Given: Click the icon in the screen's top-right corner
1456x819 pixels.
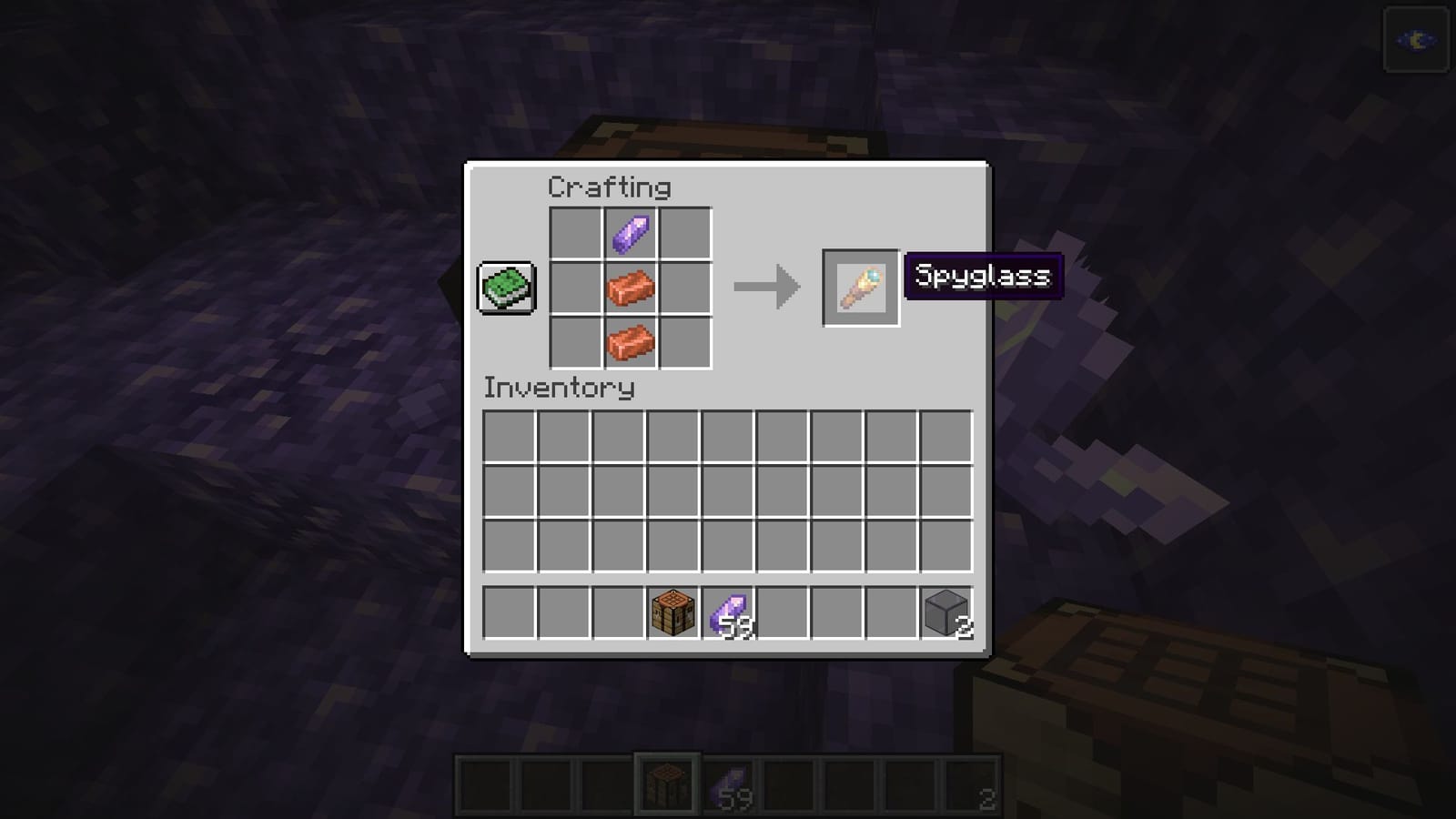Looking at the screenshot, I should (1414, 39).
